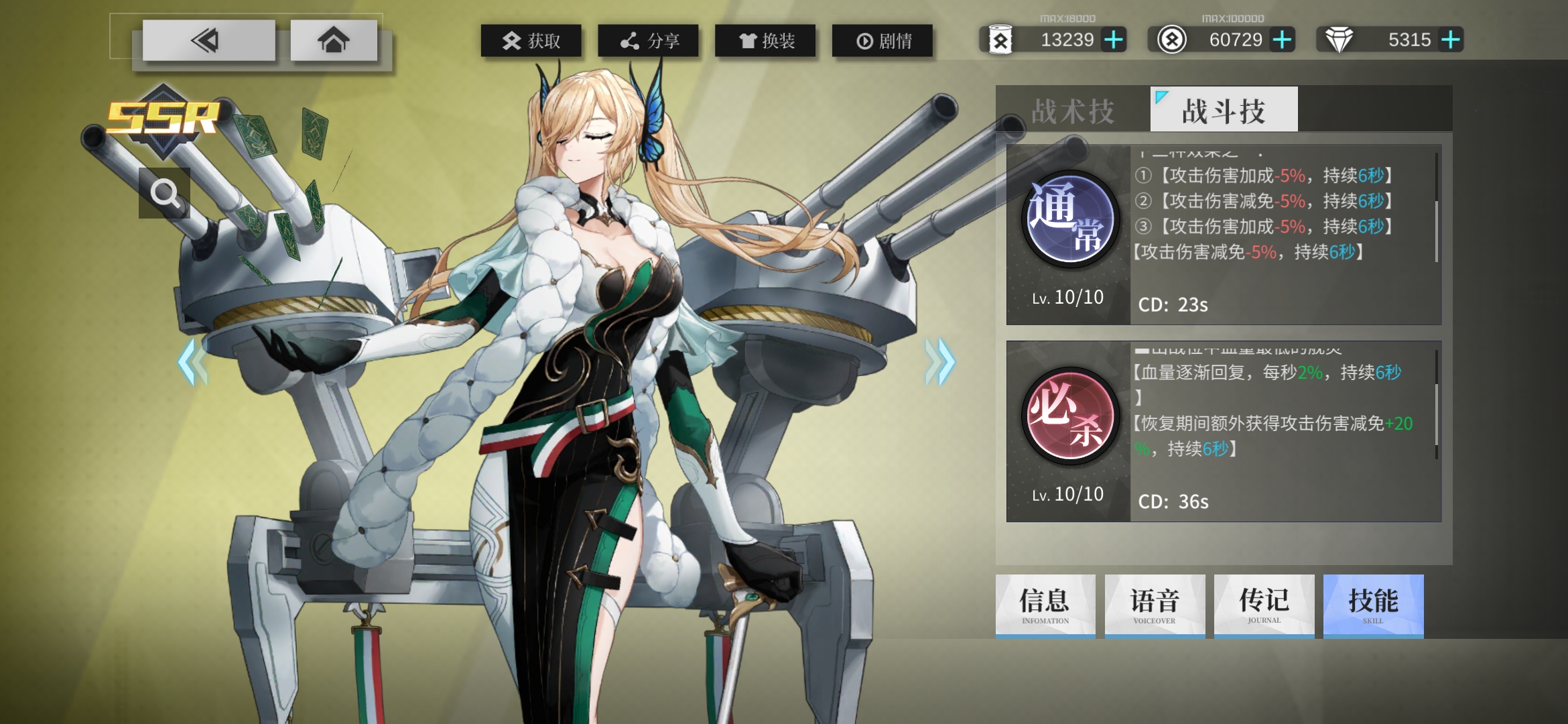The height and width of the screenshot is (724, 1568).
Task: Show the previous character with left chevrons
Action: pos(193,362)
